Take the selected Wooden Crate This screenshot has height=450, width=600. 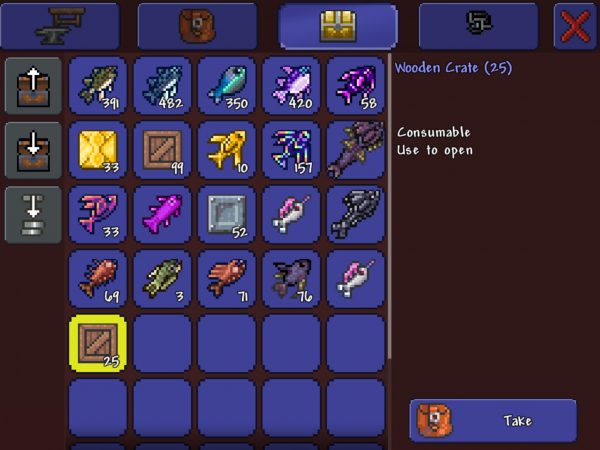[x=493, y=421]
